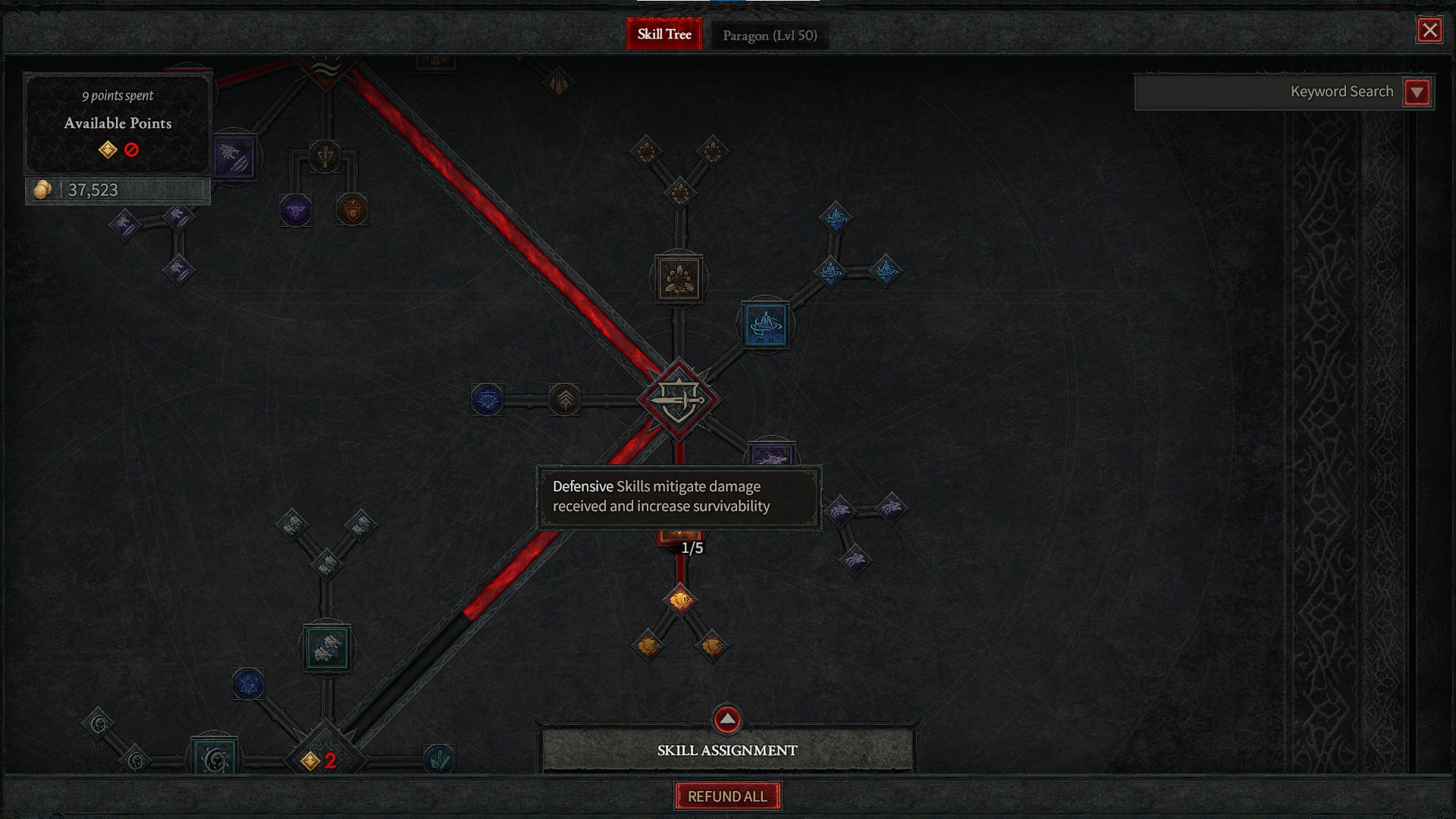Select the blue eye passive circle node
Screen dimensions: 1456x819
click(487, 400)
